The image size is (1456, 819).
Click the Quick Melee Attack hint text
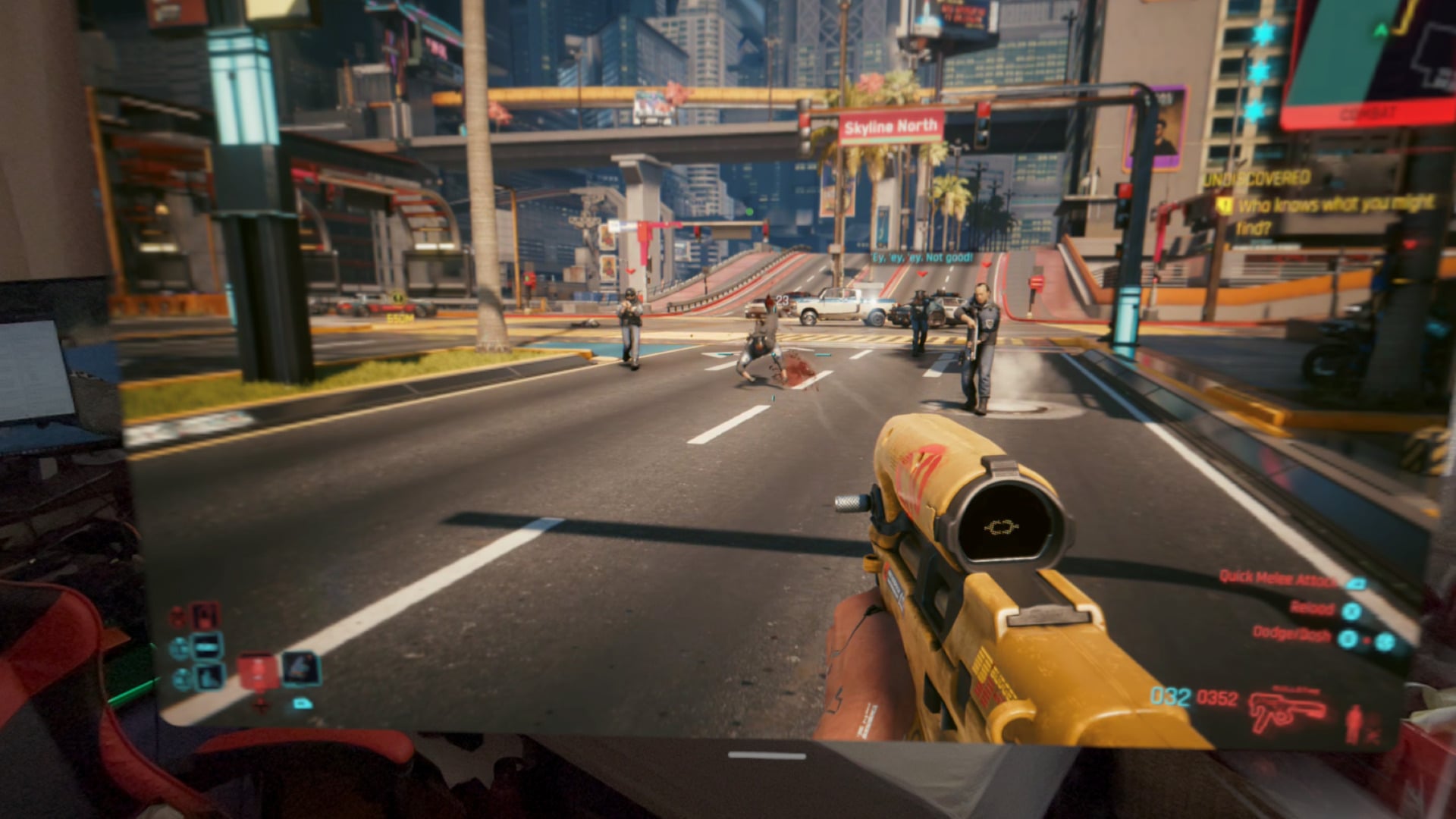(x=1277, y=579)
